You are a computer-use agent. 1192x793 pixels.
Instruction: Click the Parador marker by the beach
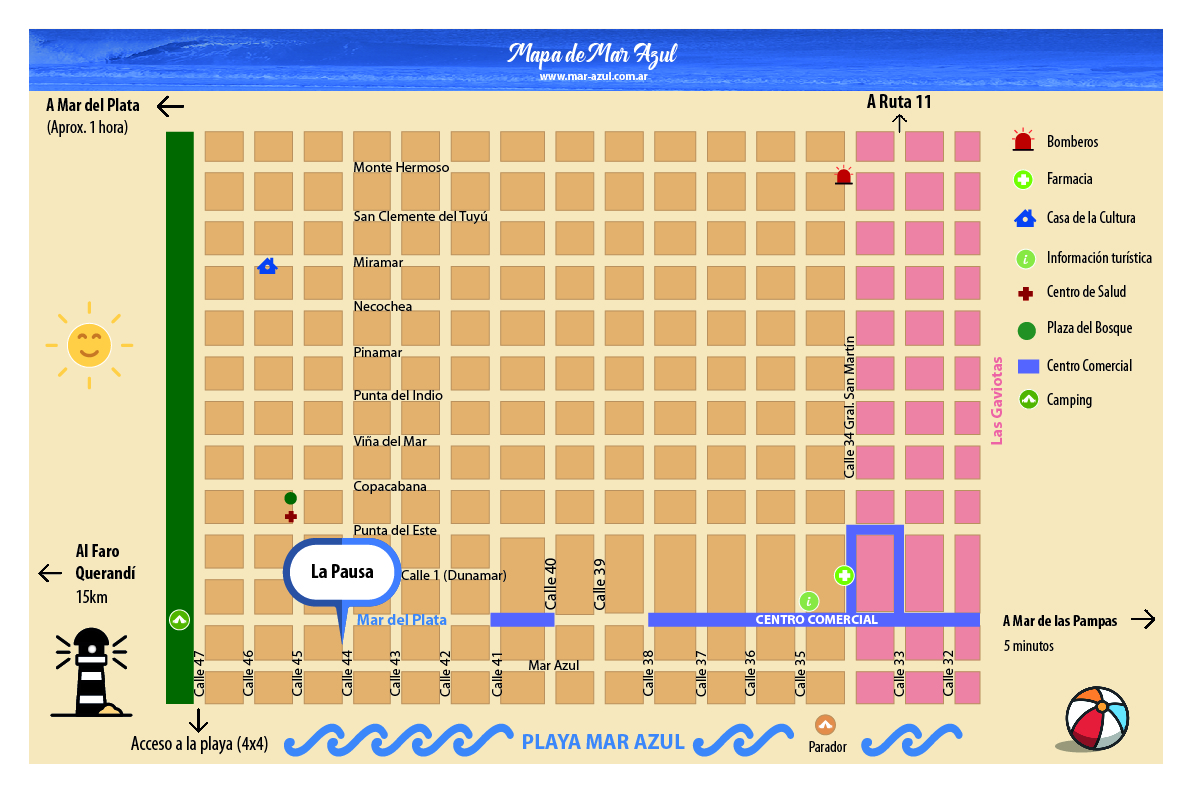point(825,725)
